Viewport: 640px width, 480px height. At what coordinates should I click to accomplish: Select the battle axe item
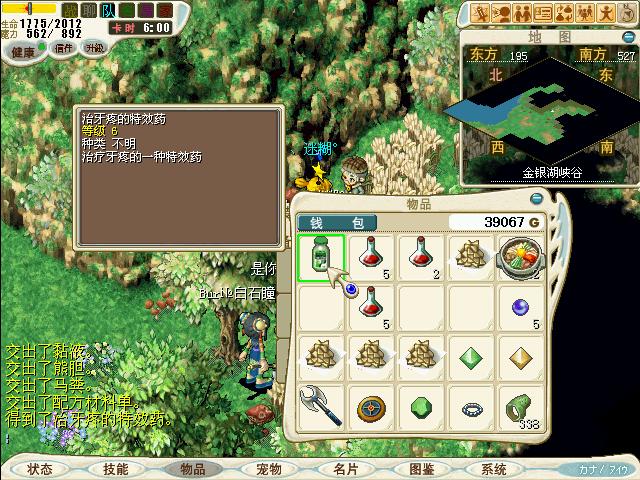click(321, 407)
